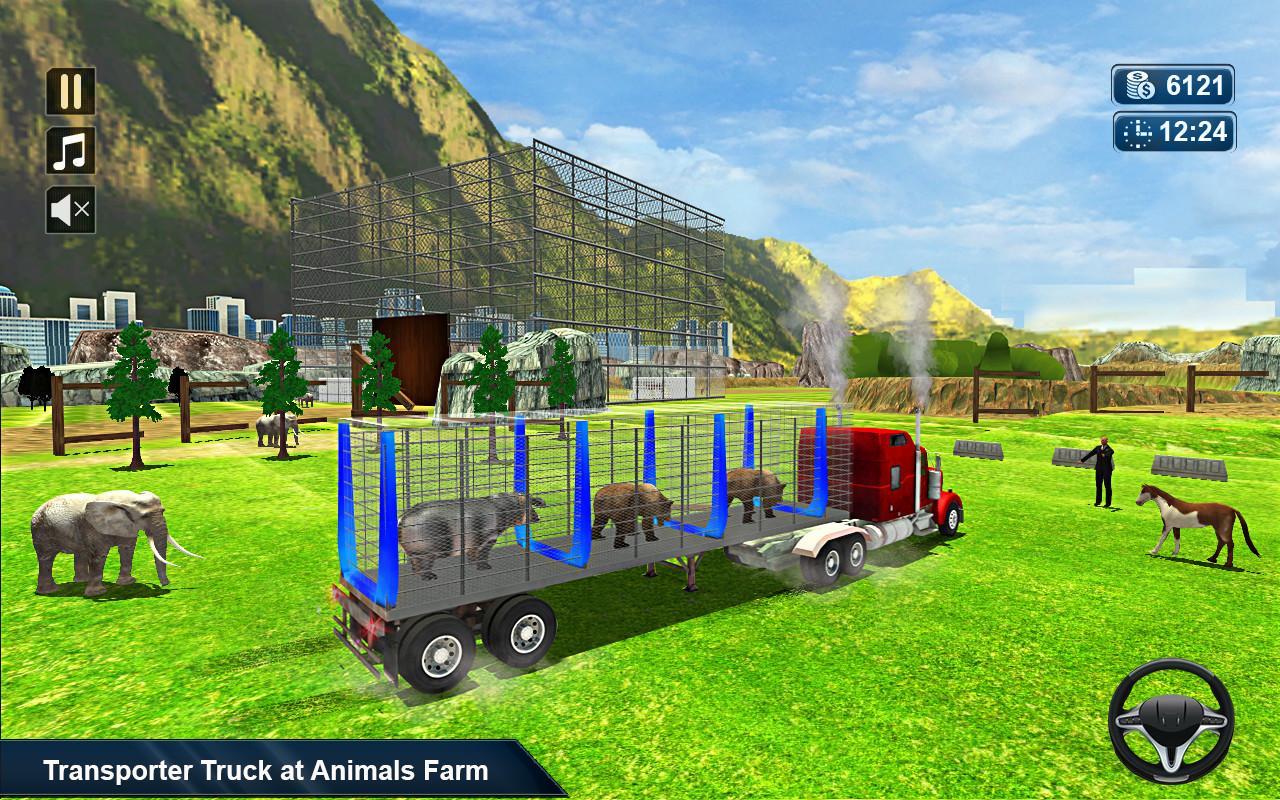Tap the timer showing 12:24
Viewport: 1280px width, 800px height.
(x=1175, y=130)
